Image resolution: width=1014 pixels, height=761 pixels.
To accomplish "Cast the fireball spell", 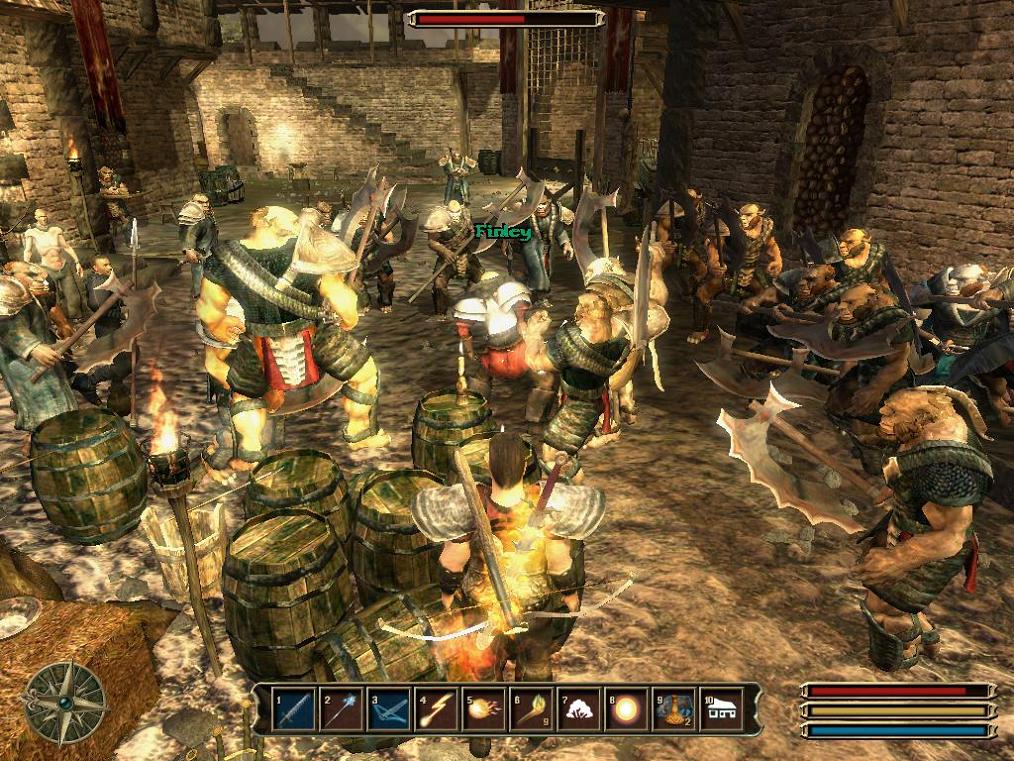I will (x=484, y=709).
